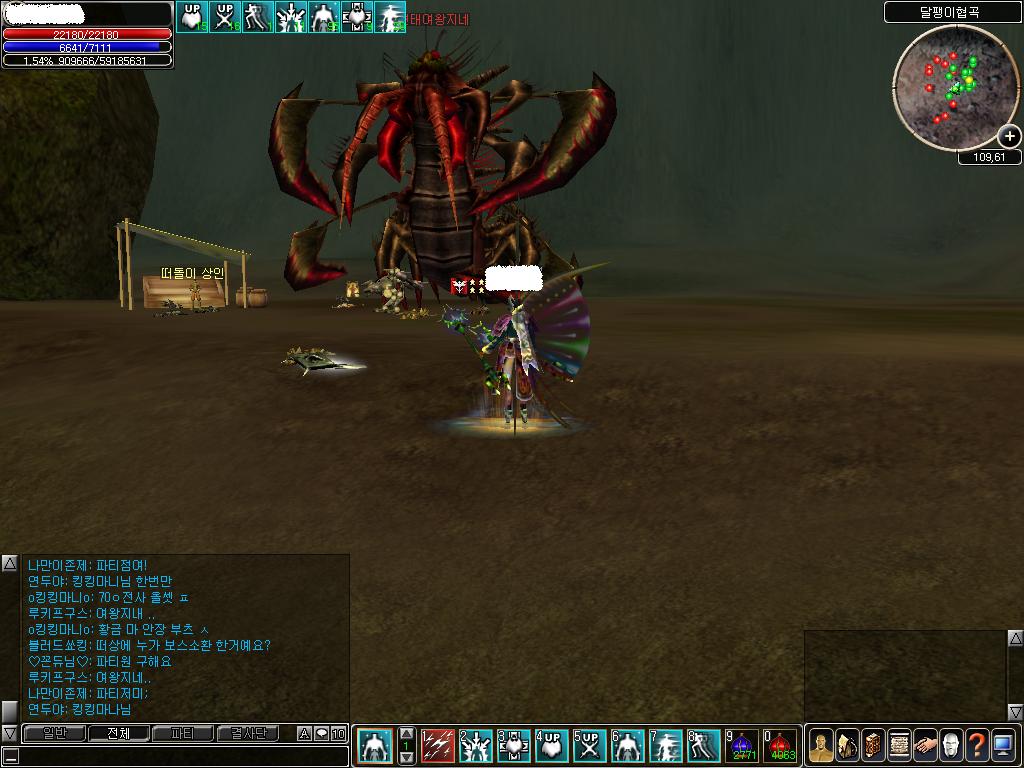
Task: Toggle the chat letter A button
Action: [305, 734]
